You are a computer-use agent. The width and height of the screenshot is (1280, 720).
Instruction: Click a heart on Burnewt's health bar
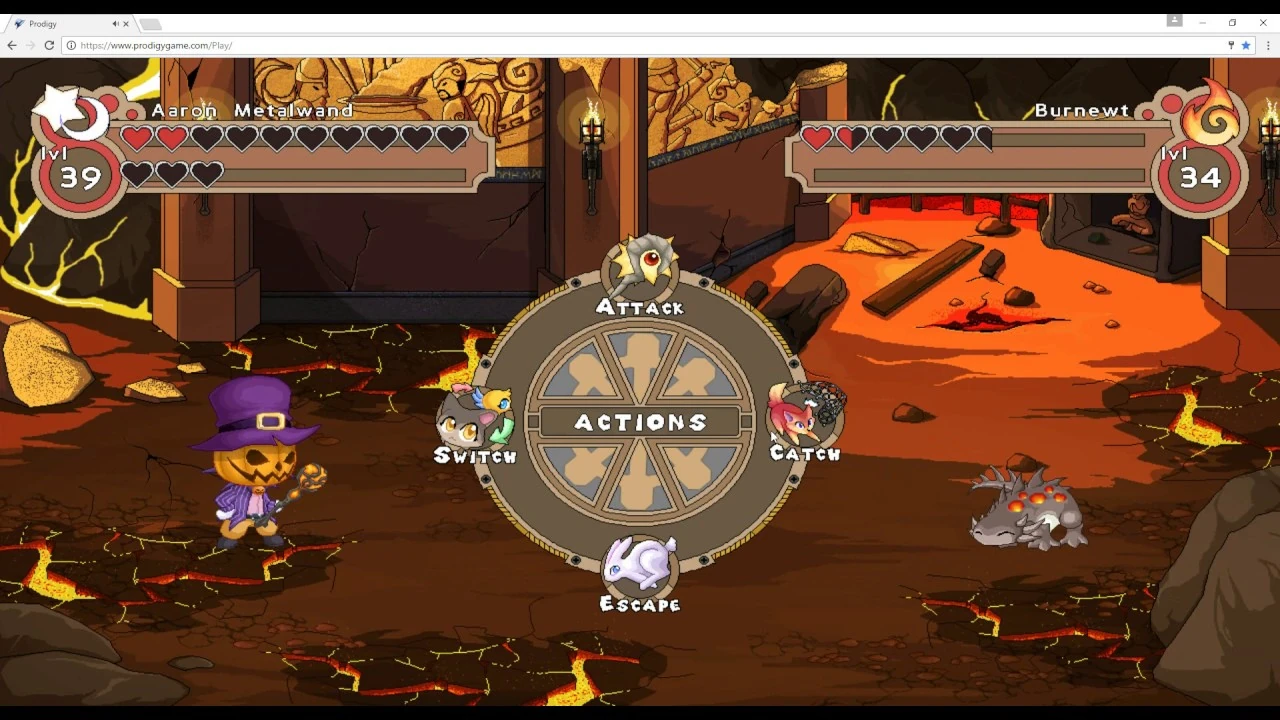pos(817,138)
